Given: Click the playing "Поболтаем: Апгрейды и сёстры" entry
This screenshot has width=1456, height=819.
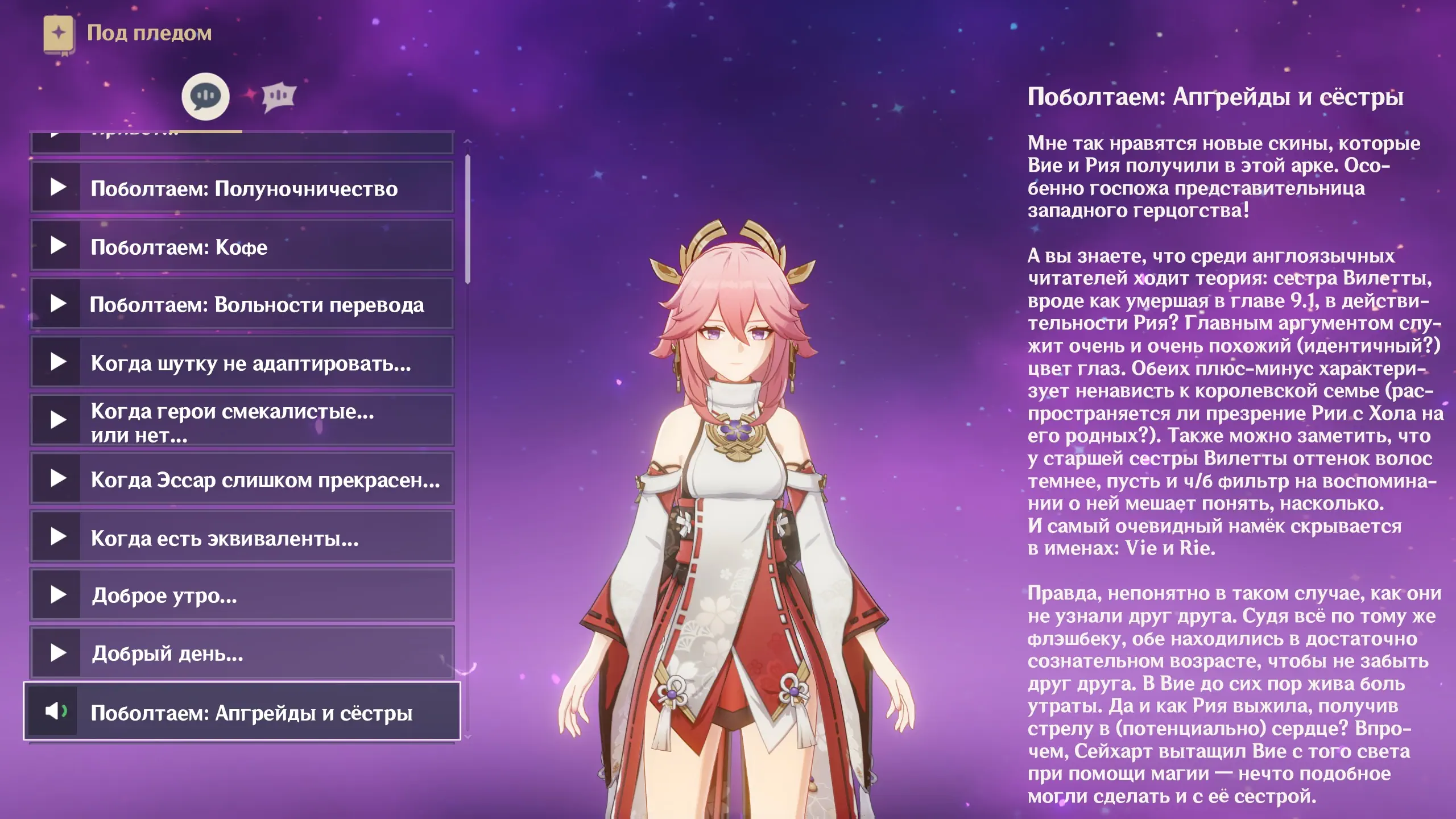Looking at the screenshot, I should [x=242, y=712].
